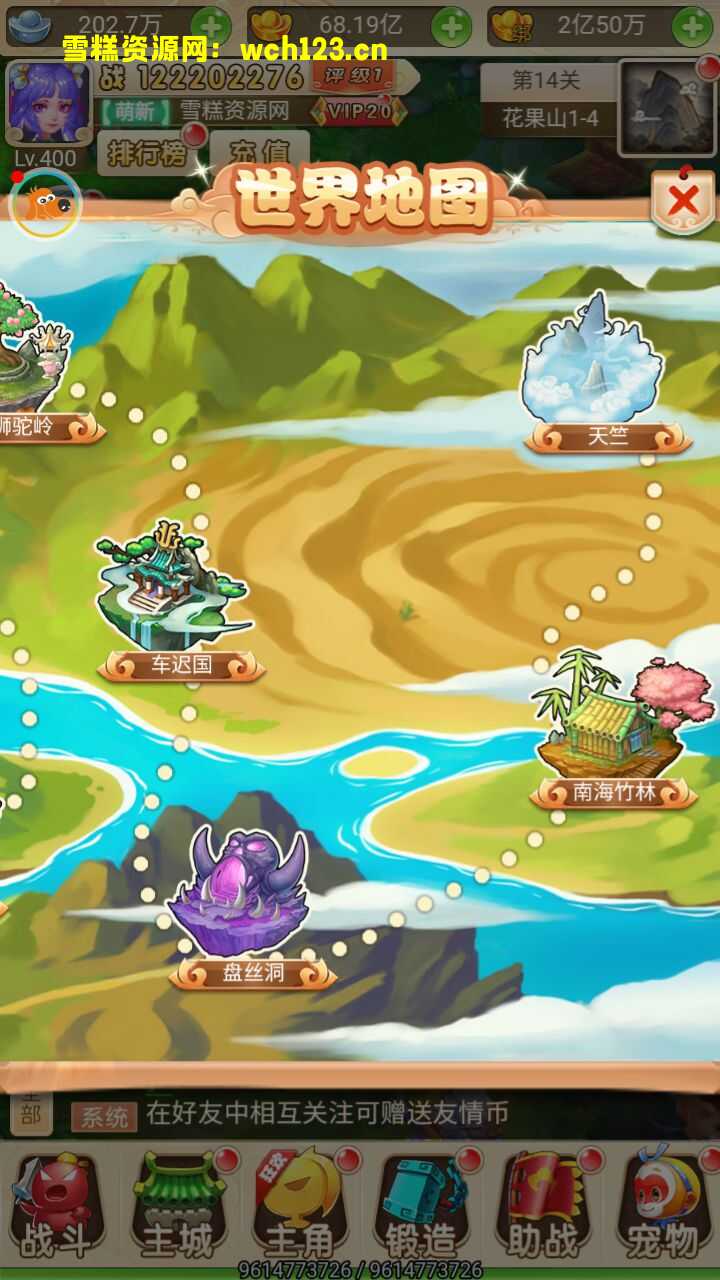Image resolution: width=720 pixels, height=1280 pixels.
Task: Go to the 主城 main city
Action: pos(178,1207)
